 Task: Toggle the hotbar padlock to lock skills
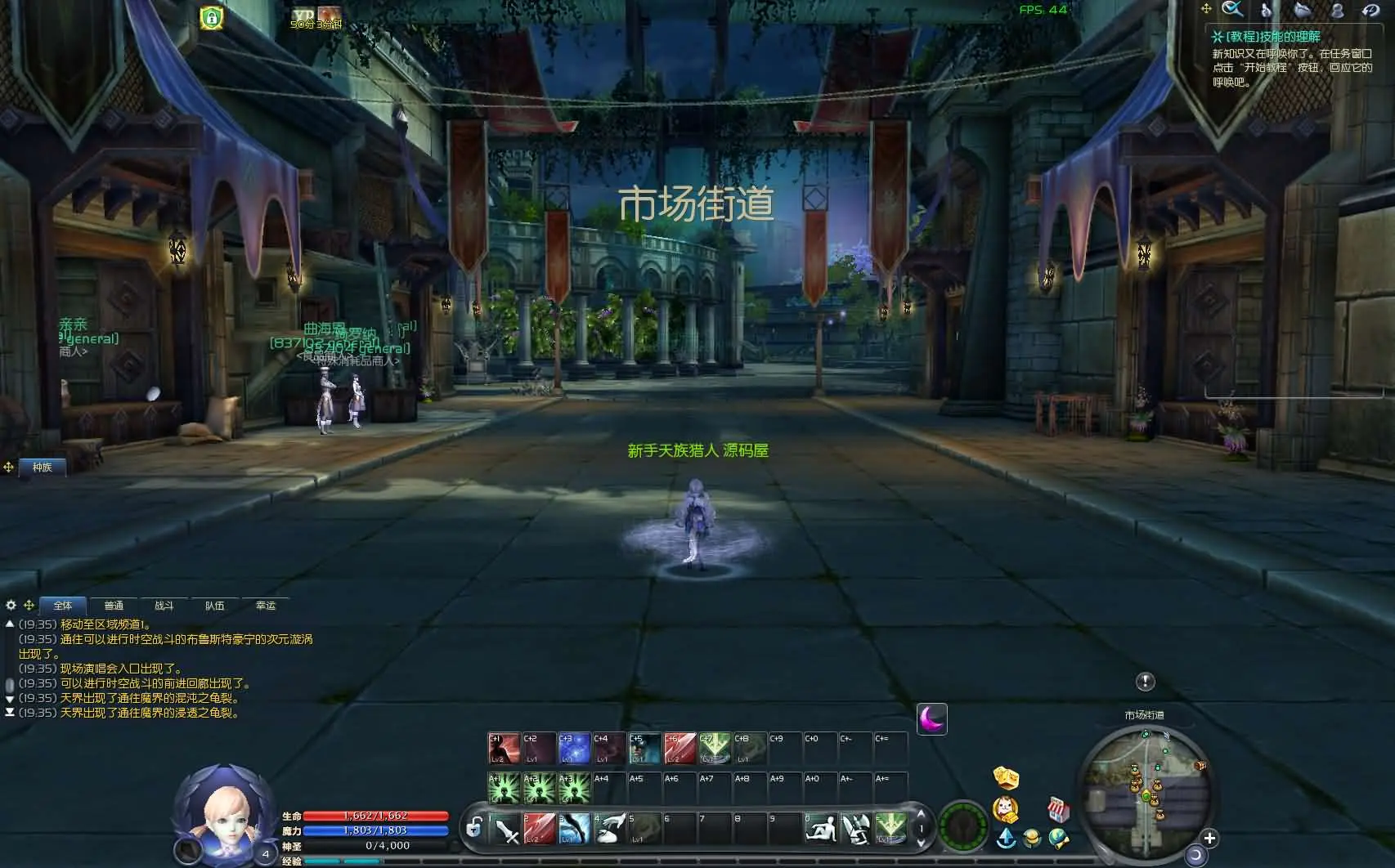[x=474, y=827]
